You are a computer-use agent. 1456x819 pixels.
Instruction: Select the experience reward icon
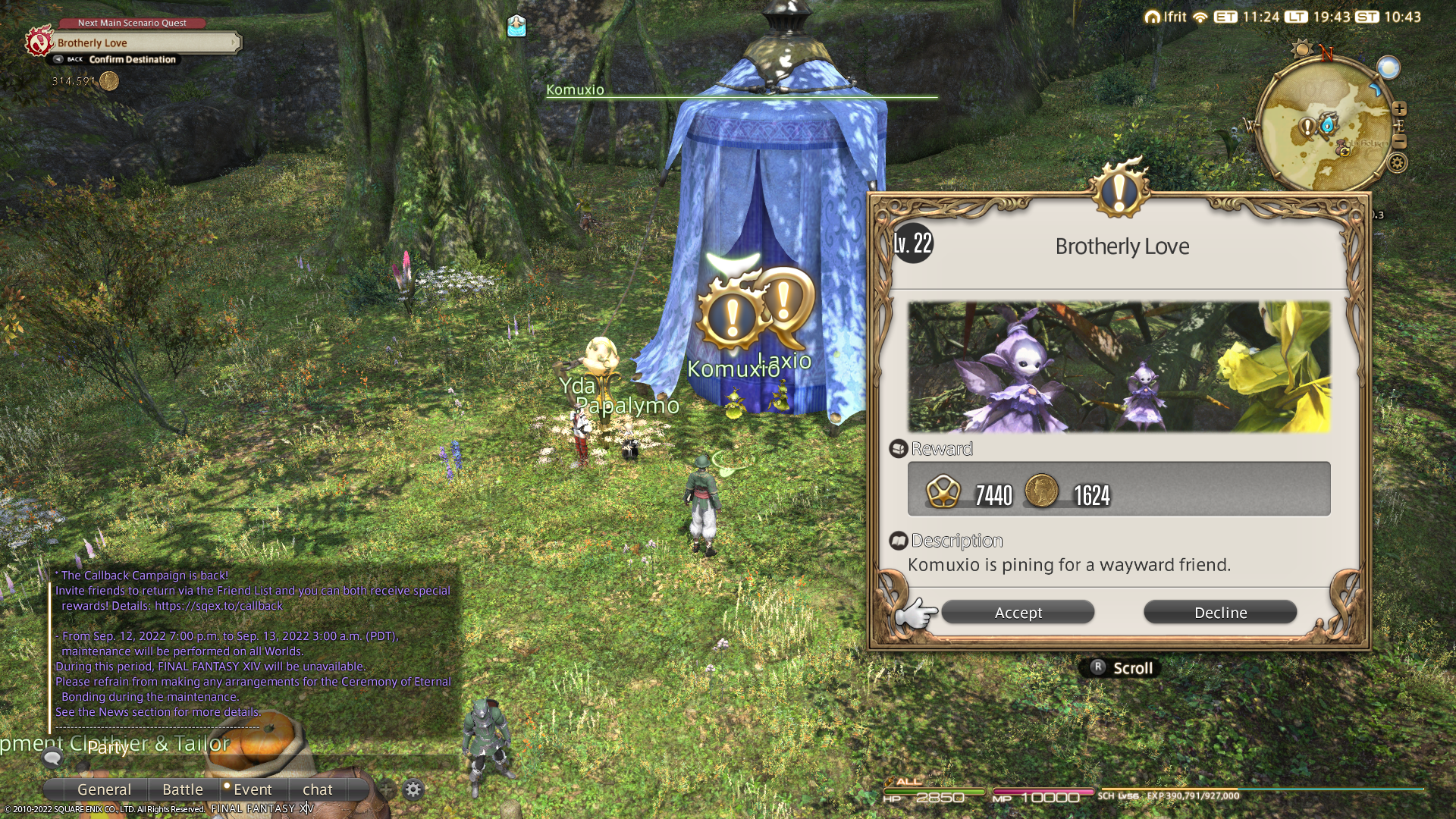pos(943,491)
